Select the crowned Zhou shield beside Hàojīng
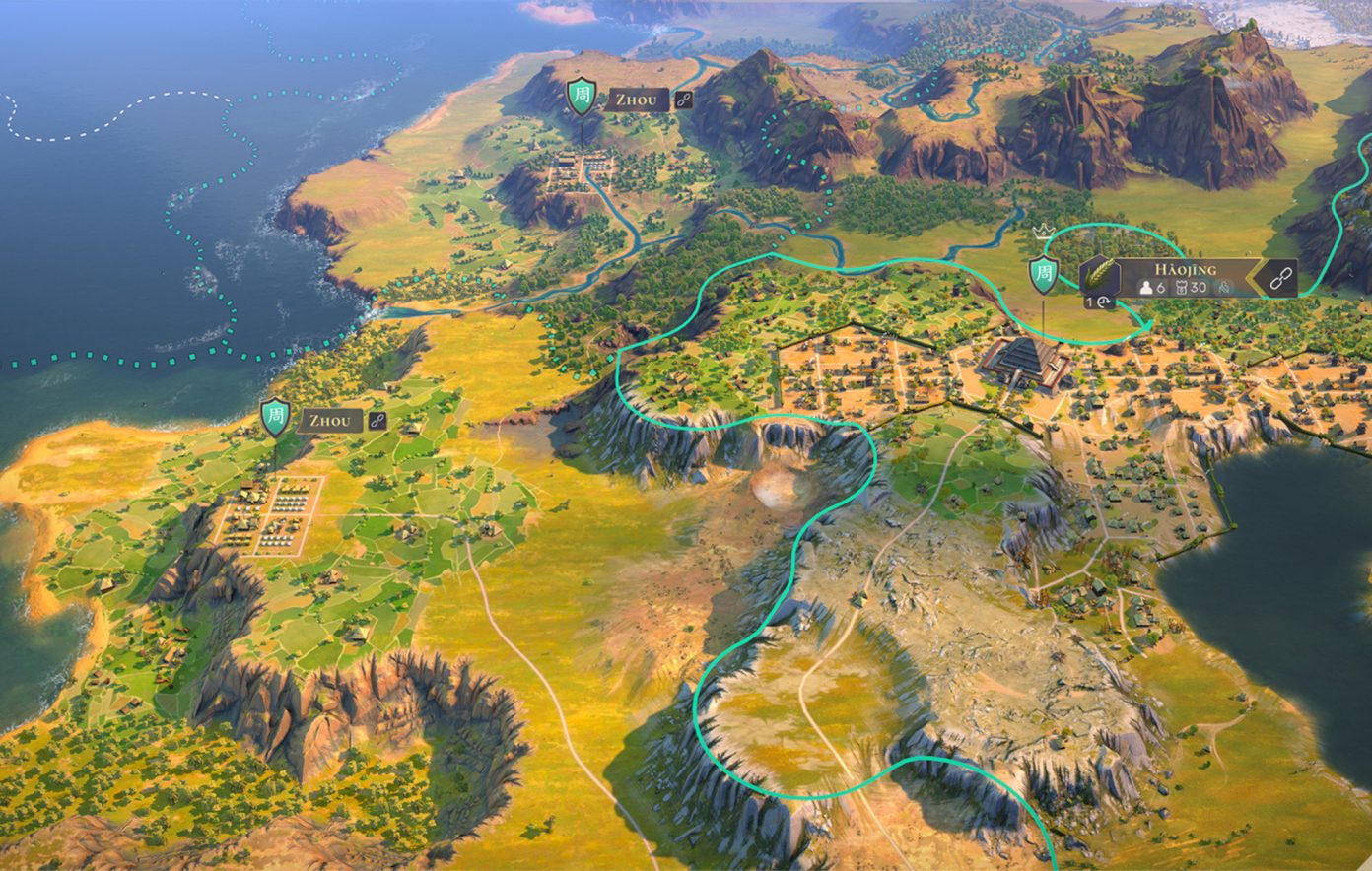The width and height of the screenshot is (1372, 871). point(1043,274)
